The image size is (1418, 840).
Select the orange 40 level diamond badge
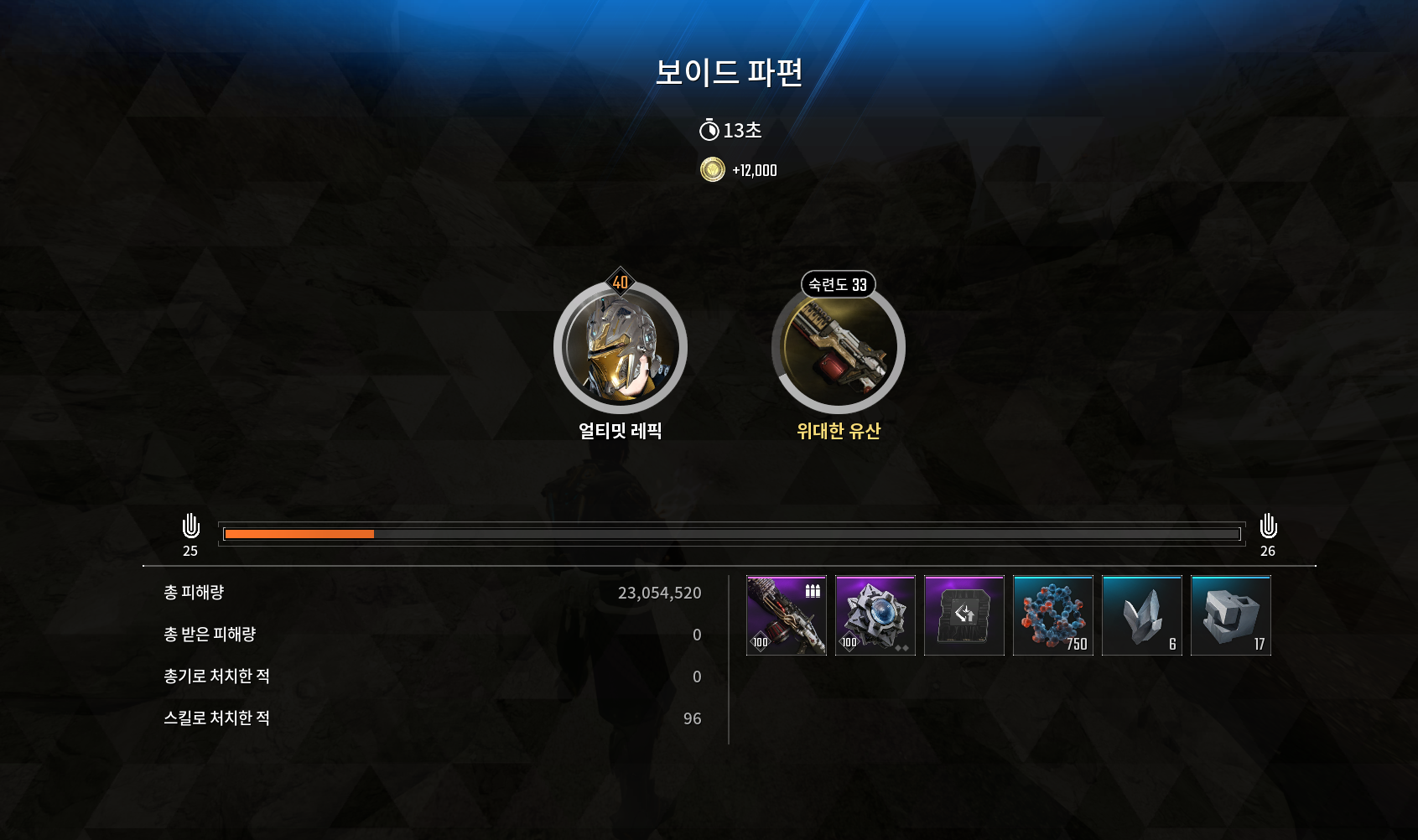coord(618,283)
